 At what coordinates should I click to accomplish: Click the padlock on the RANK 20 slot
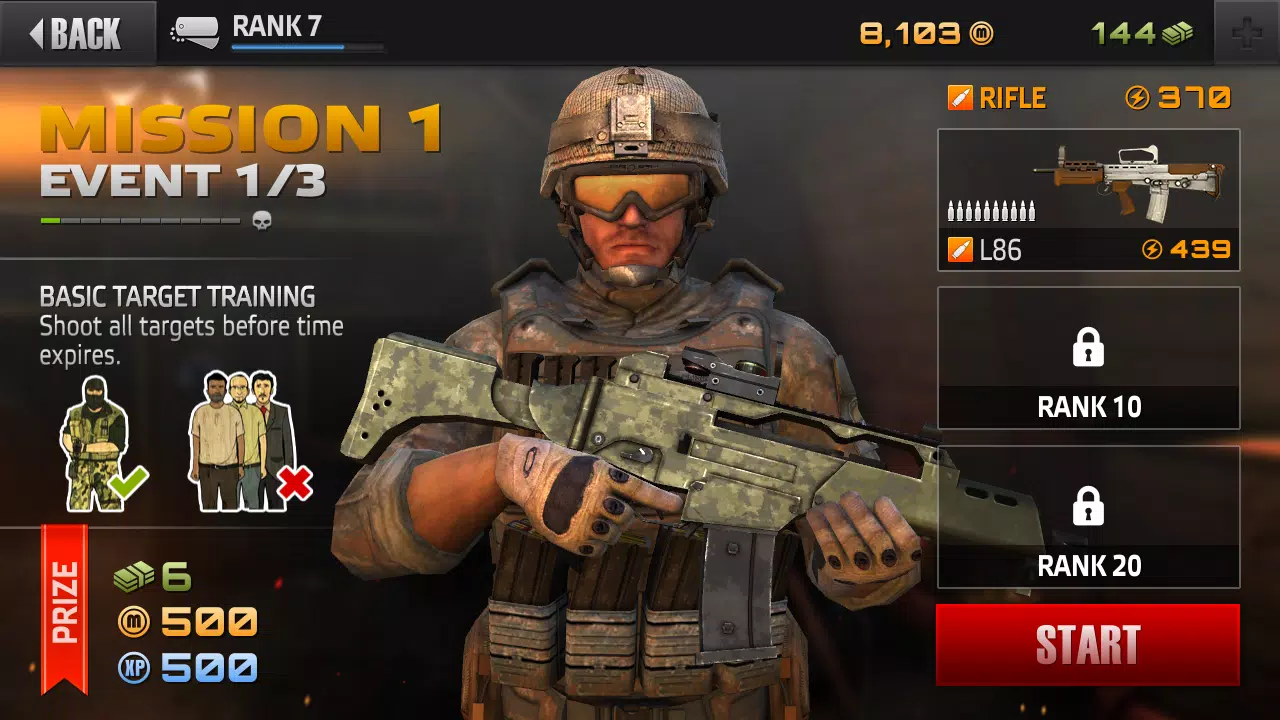[1088, 505]
